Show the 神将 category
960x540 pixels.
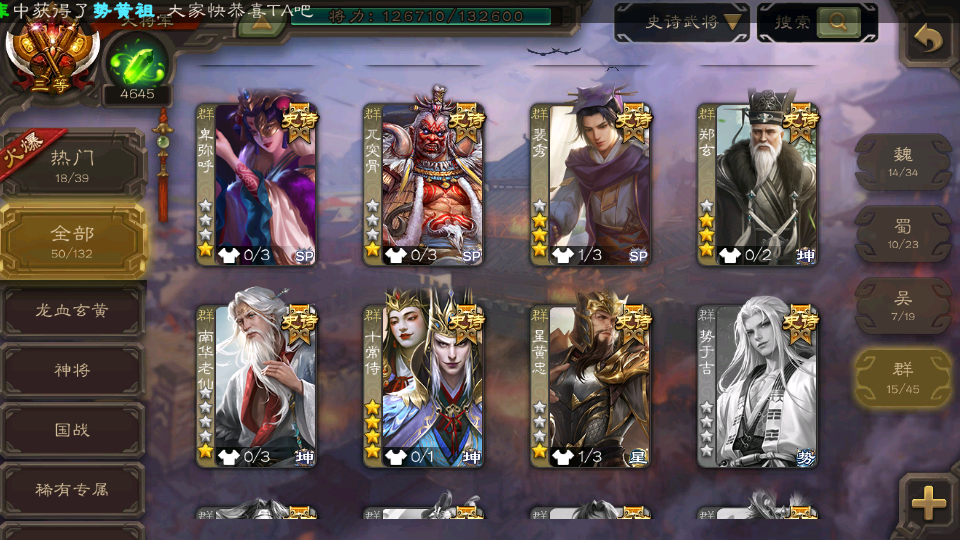pos(73,370)
